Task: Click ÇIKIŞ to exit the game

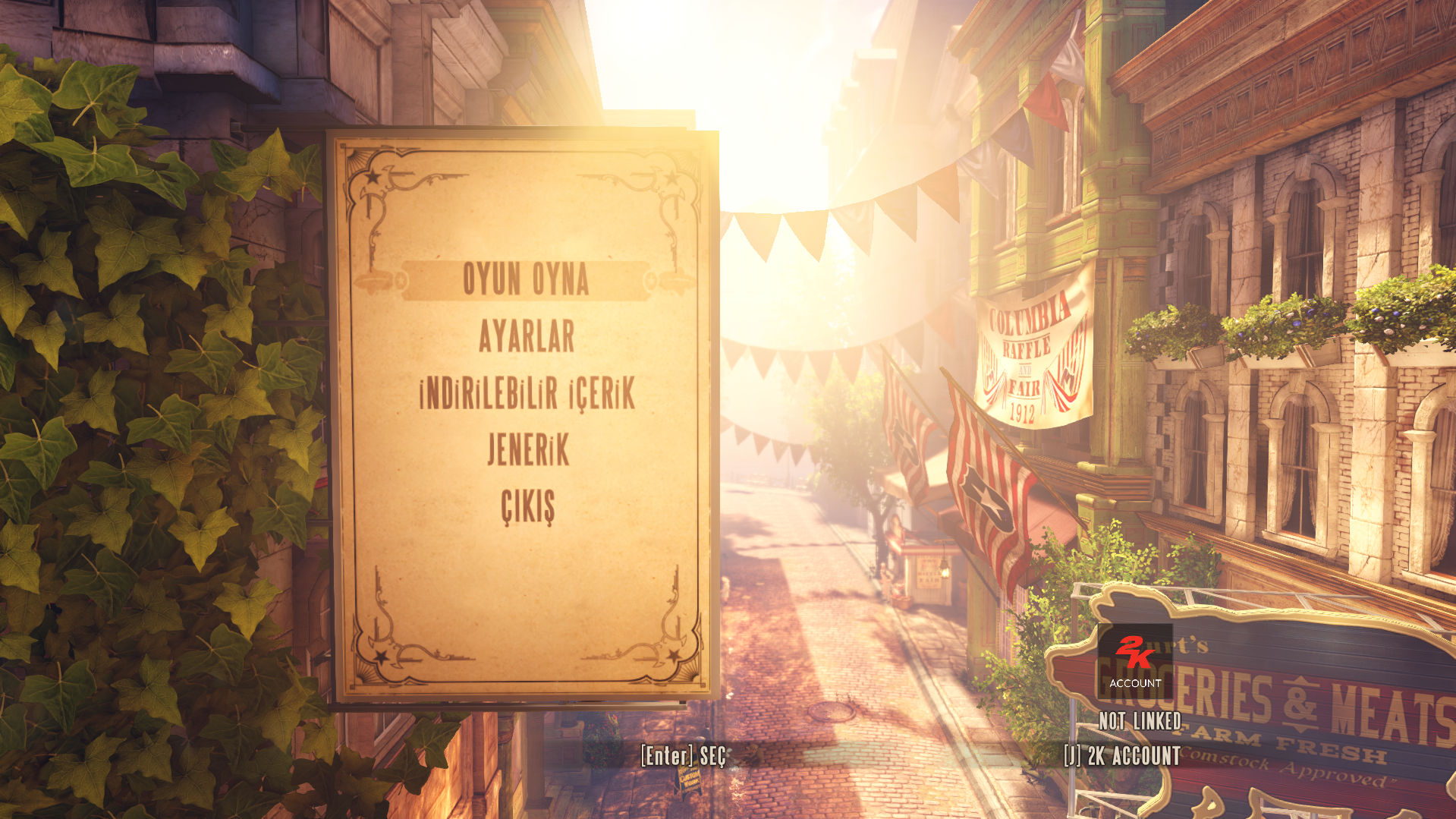Action: [528, 506]
